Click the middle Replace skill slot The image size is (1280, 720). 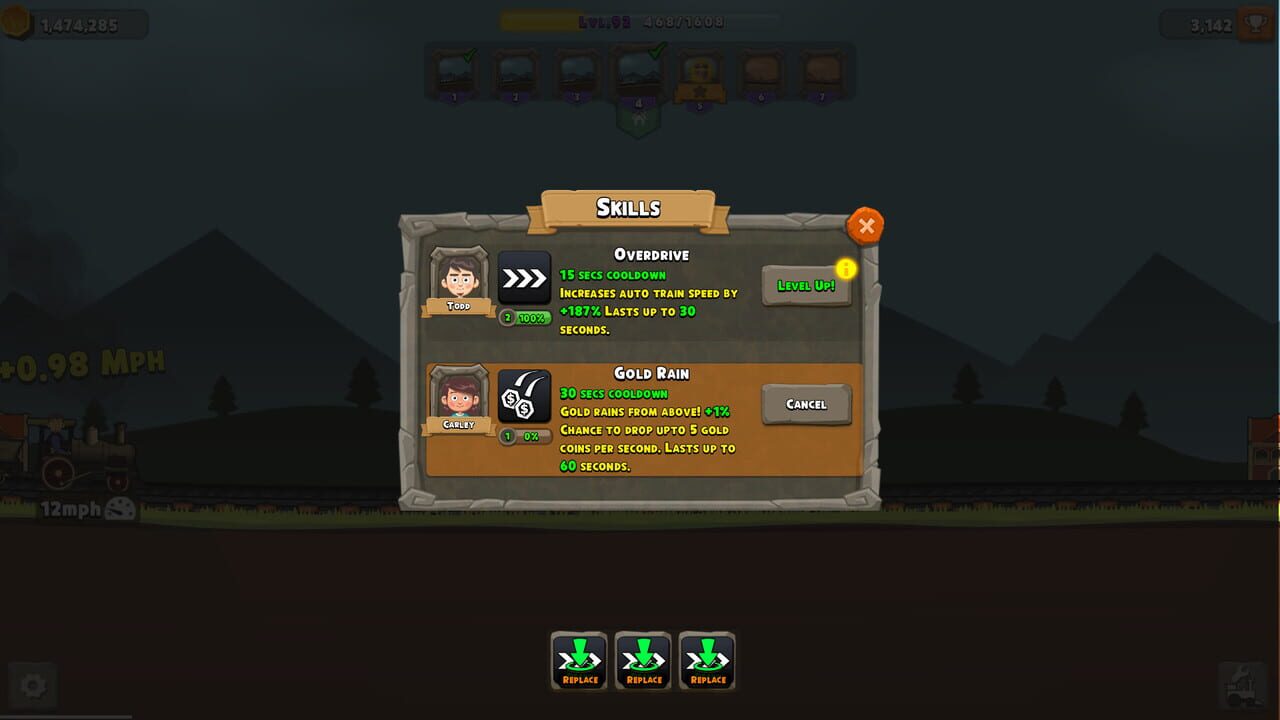(x=643, y=660)
